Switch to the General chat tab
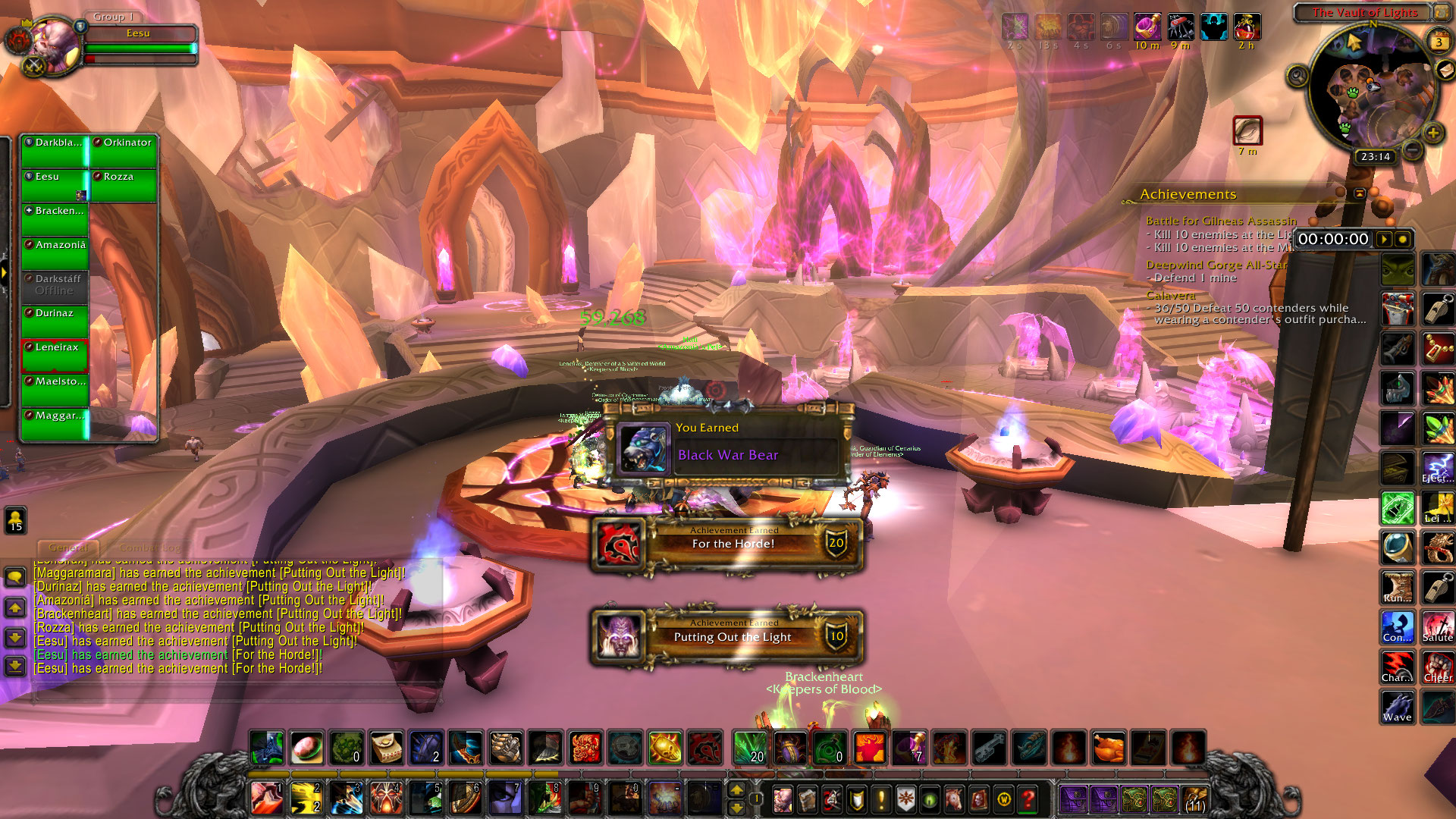The image size is (1456, 819). [68, 548]
